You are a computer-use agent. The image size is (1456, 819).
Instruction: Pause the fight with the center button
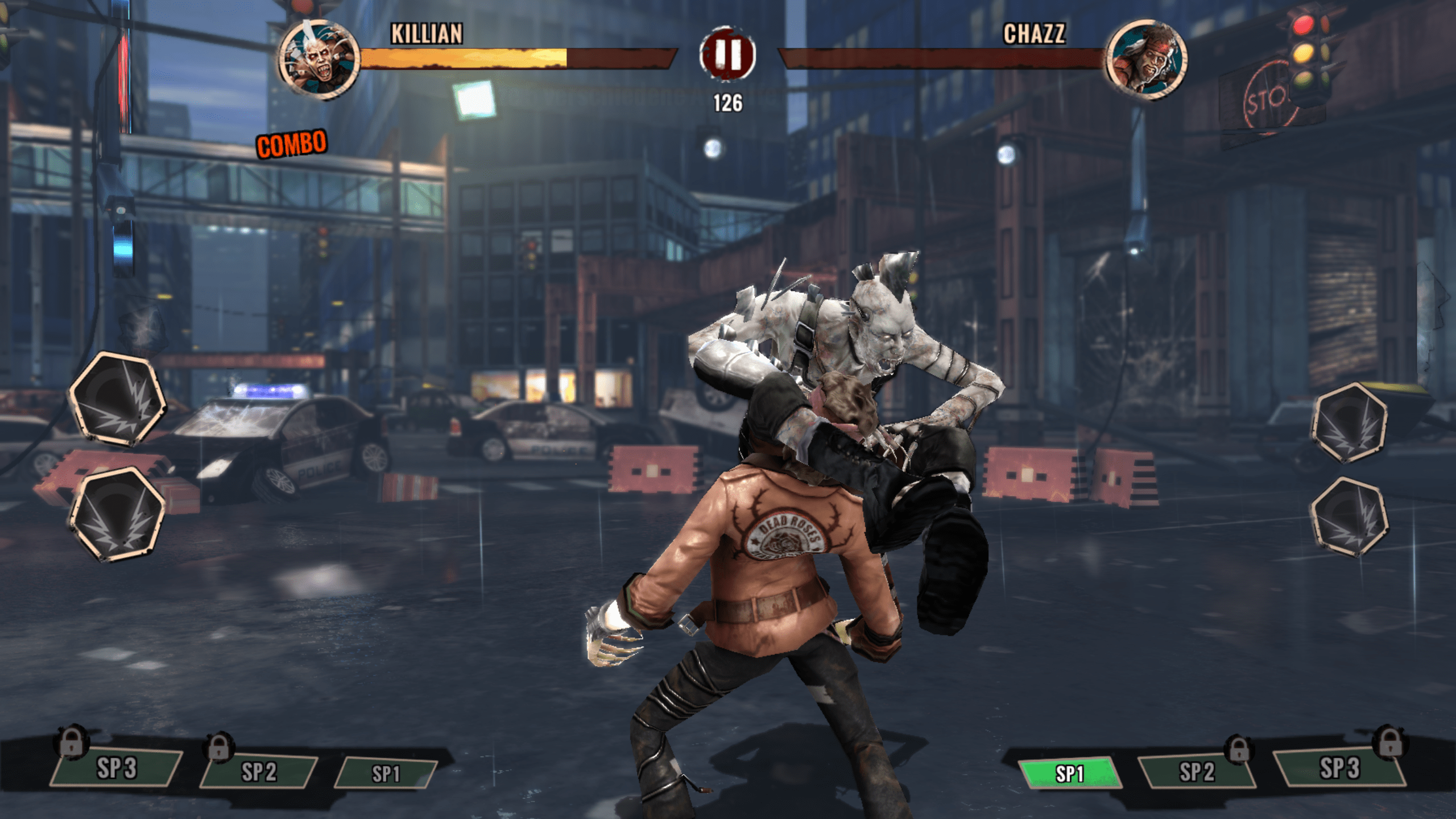(727, 55)
